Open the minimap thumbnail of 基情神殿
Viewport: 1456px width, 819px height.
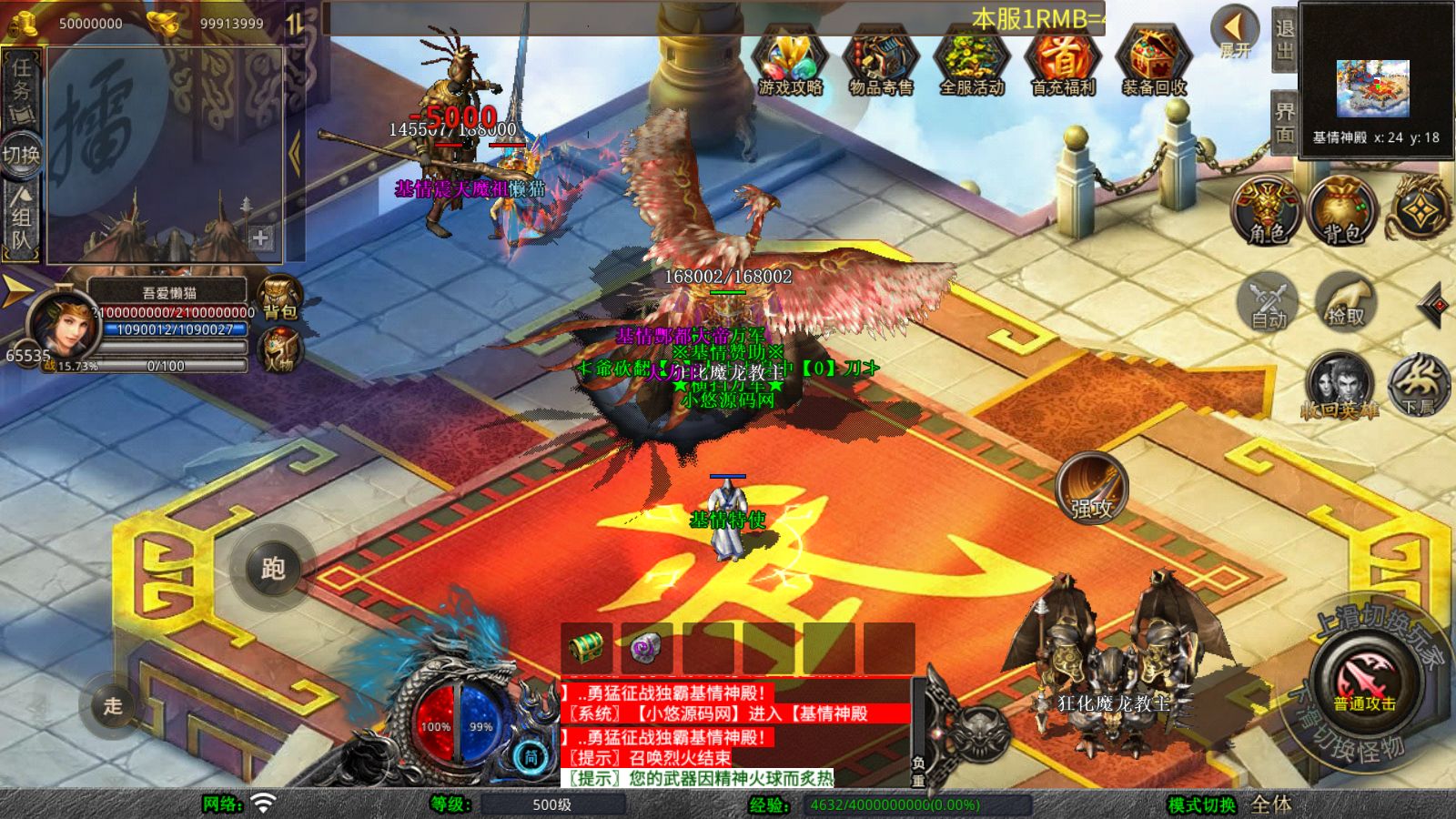click(1372, 87)
